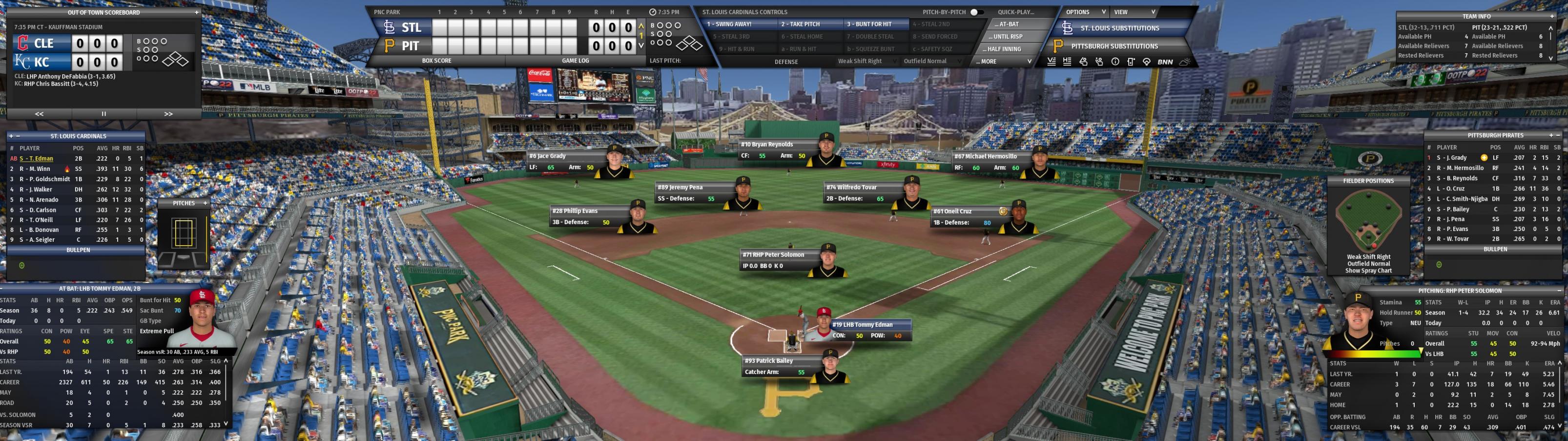Screen dimensions: 1568x441
Task: Show next out of town game
Action: 168,114
